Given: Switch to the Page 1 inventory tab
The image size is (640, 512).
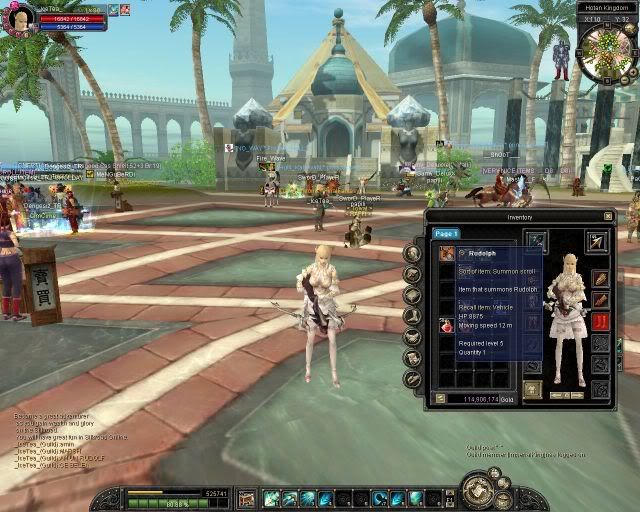Looking at the screenshot, I should (446, 233).
